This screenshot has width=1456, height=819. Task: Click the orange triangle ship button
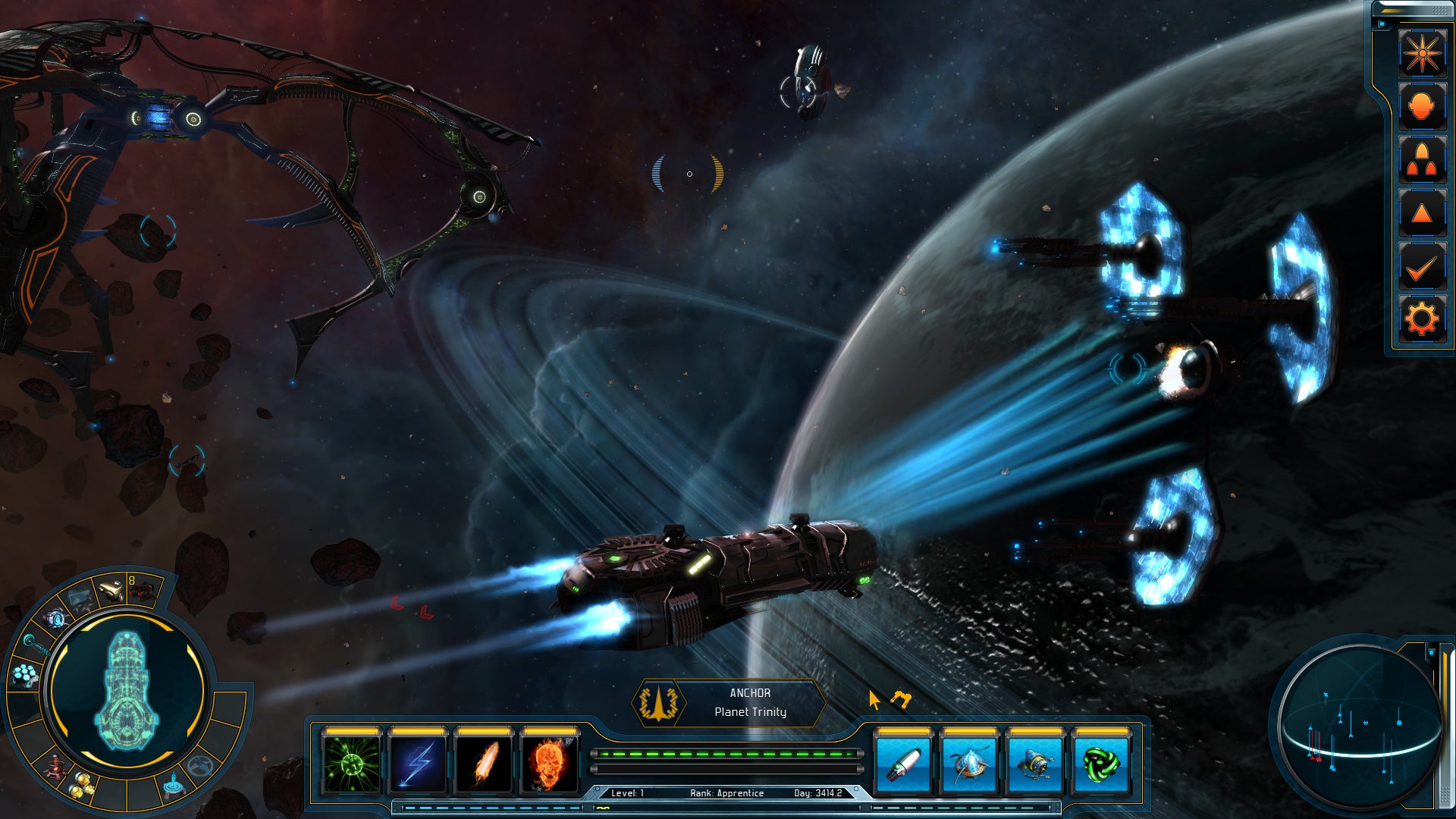1421,213
